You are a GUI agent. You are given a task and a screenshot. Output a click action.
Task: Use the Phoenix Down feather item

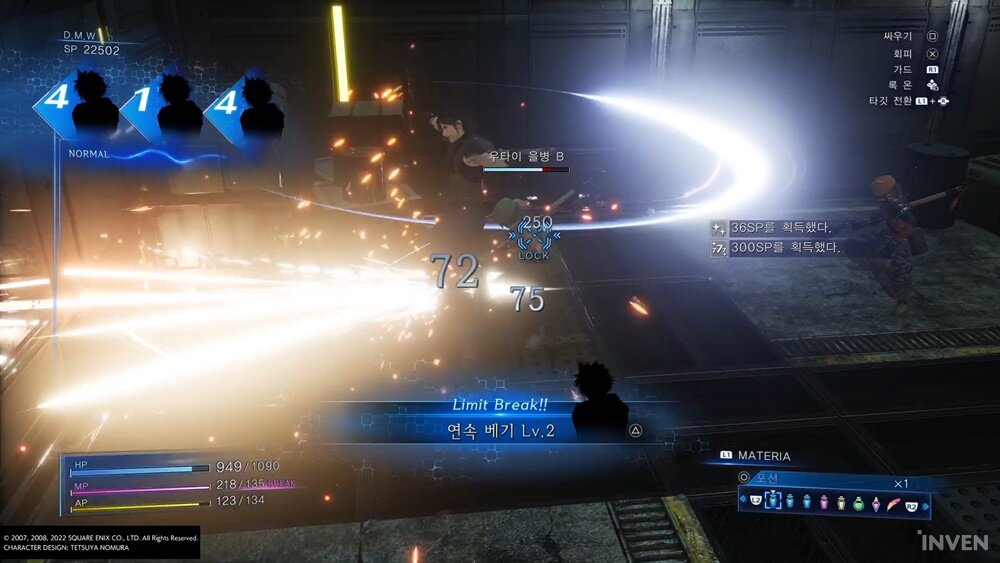coord(895,502)
